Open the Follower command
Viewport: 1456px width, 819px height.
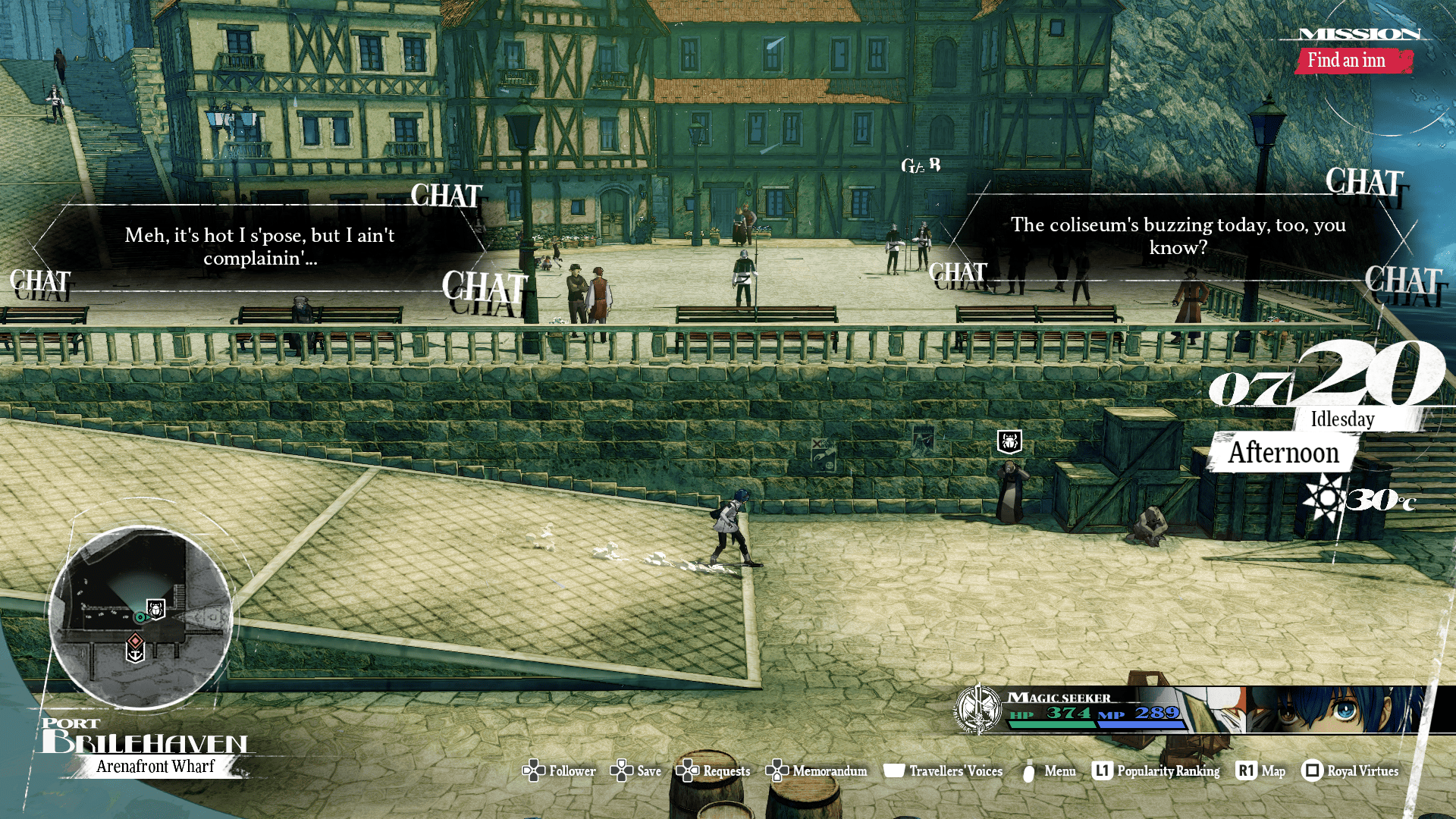[560, 771]
